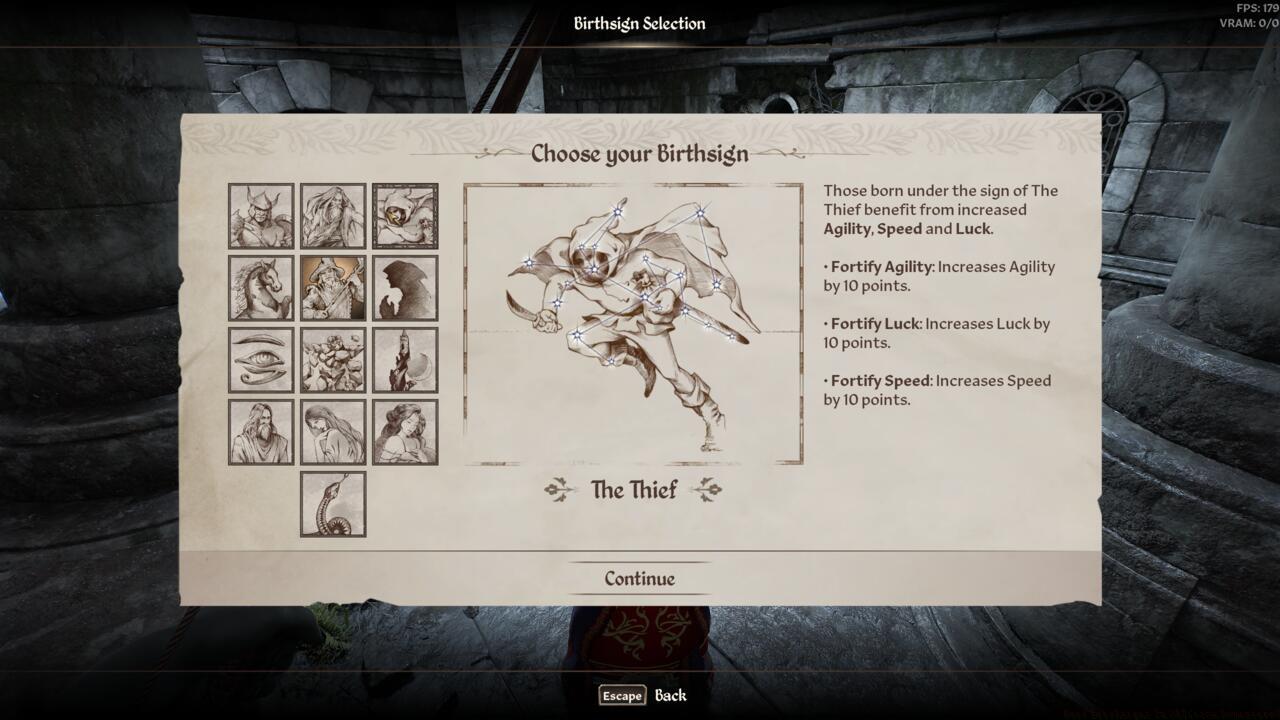1280x720 pixels.
Task: Click the Continue button
Action: click(639, 578)
